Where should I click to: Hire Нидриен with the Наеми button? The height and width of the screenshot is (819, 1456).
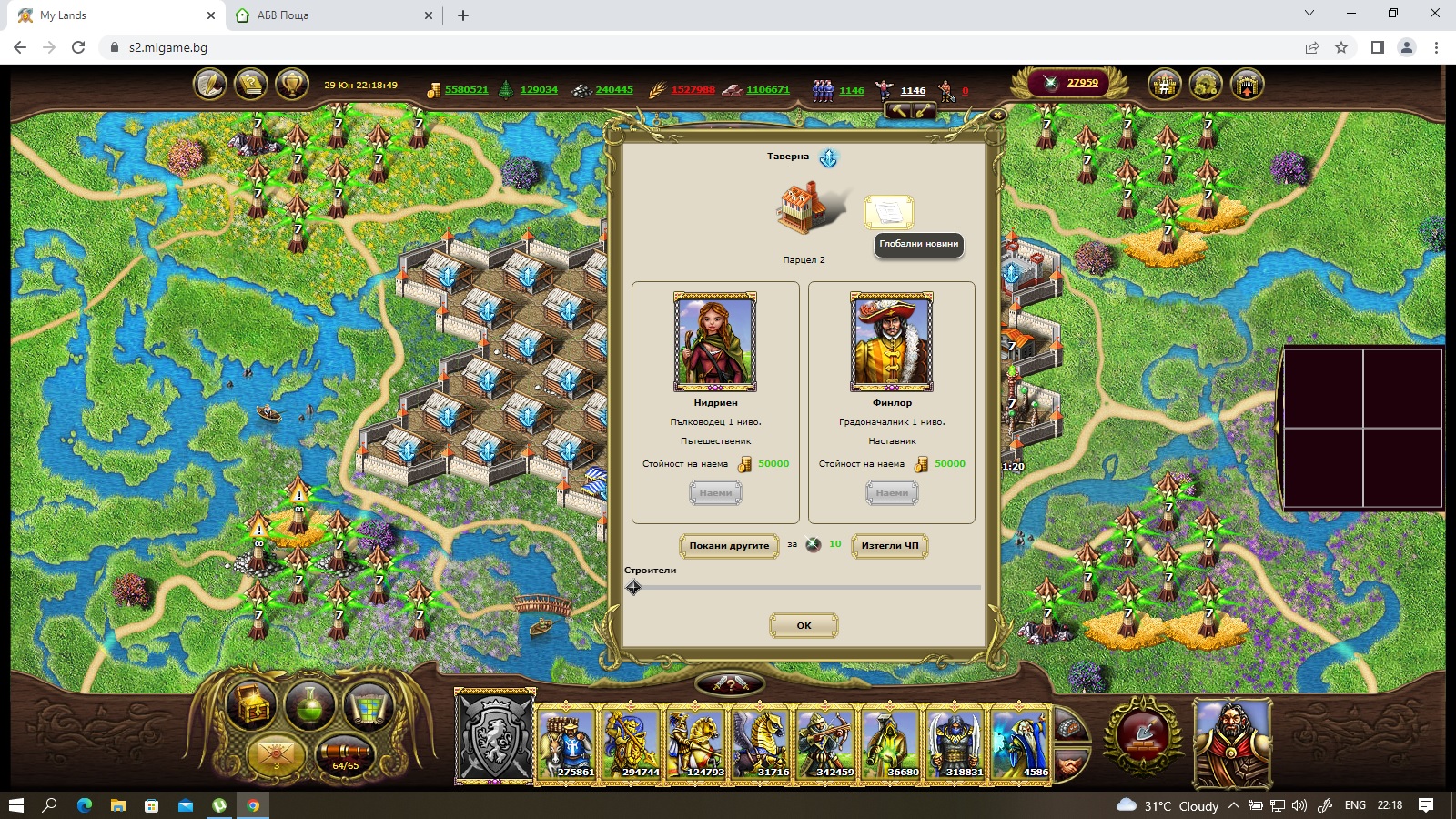[x=715, y=493]
